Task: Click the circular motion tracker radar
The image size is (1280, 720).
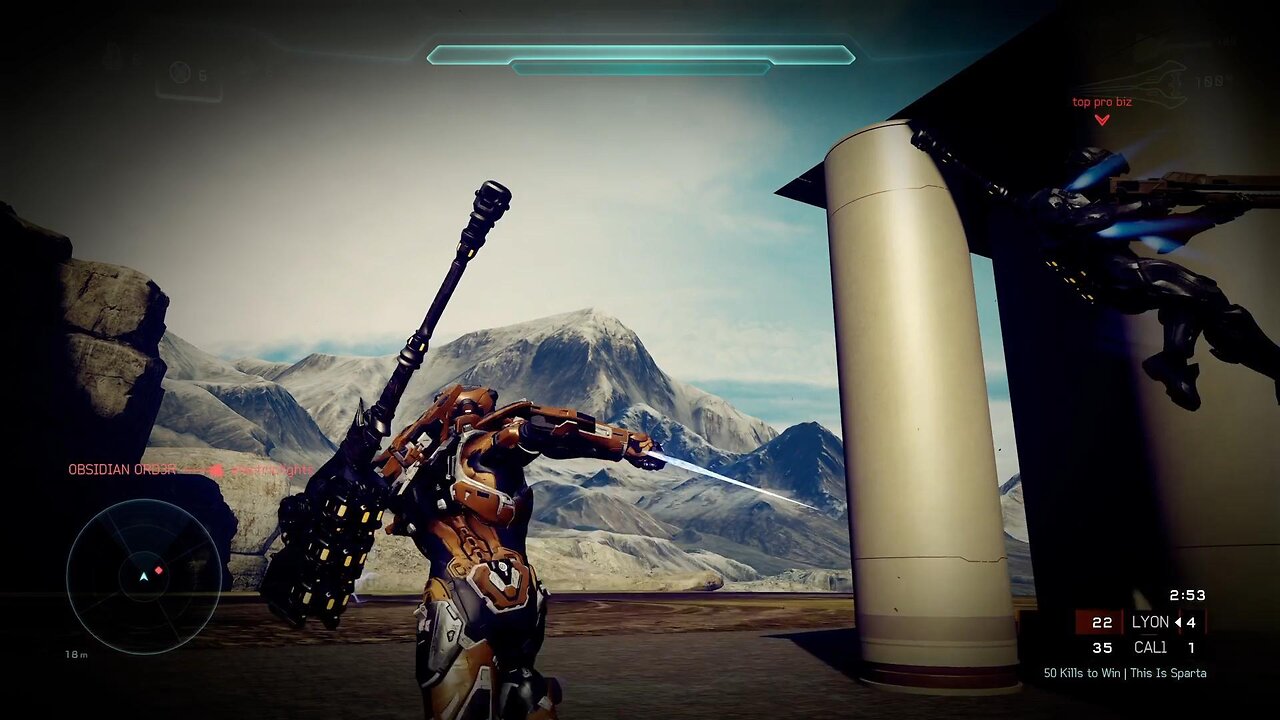Action: click(144, 576)
